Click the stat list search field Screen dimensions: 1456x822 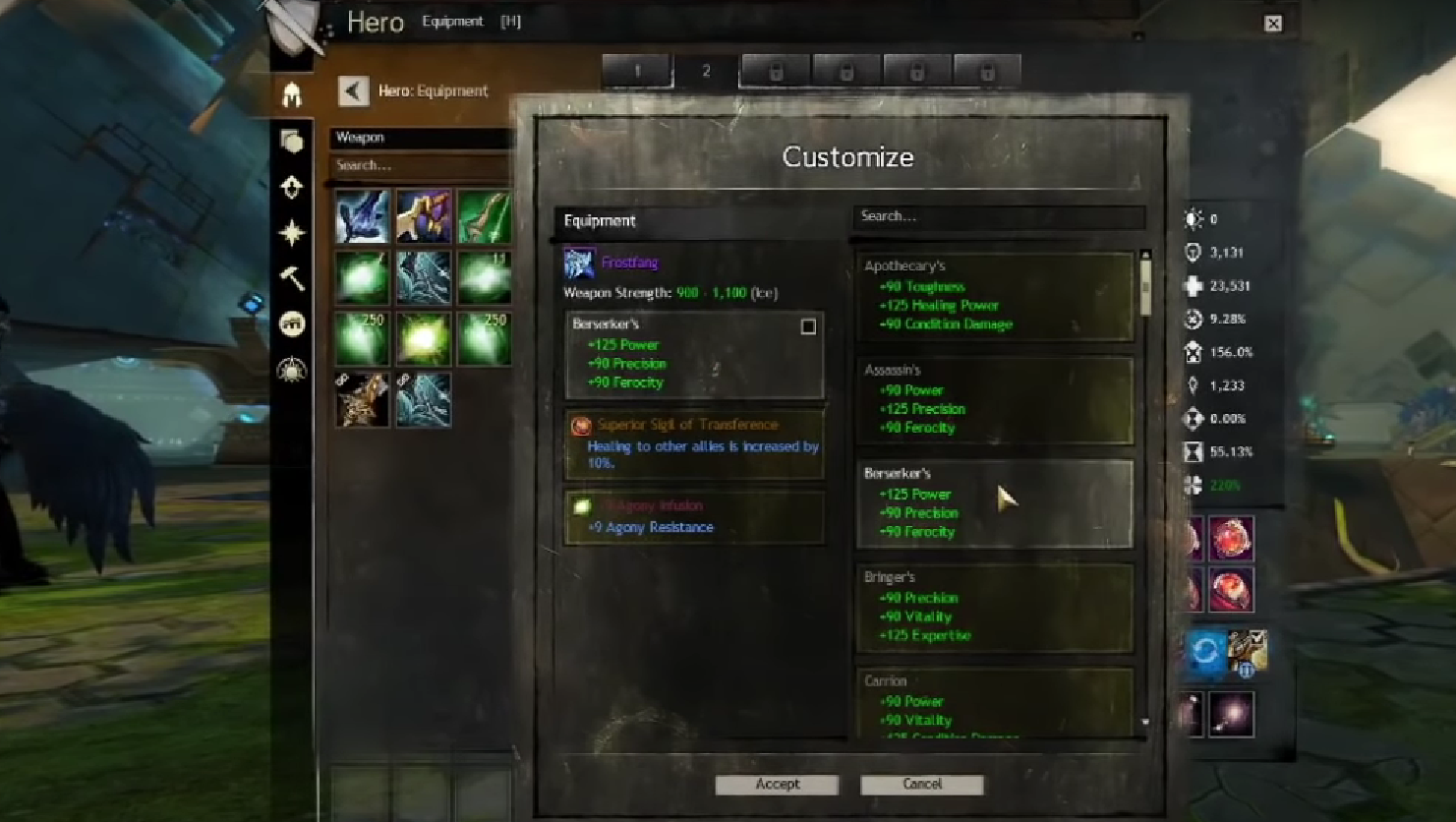point(998,216)
